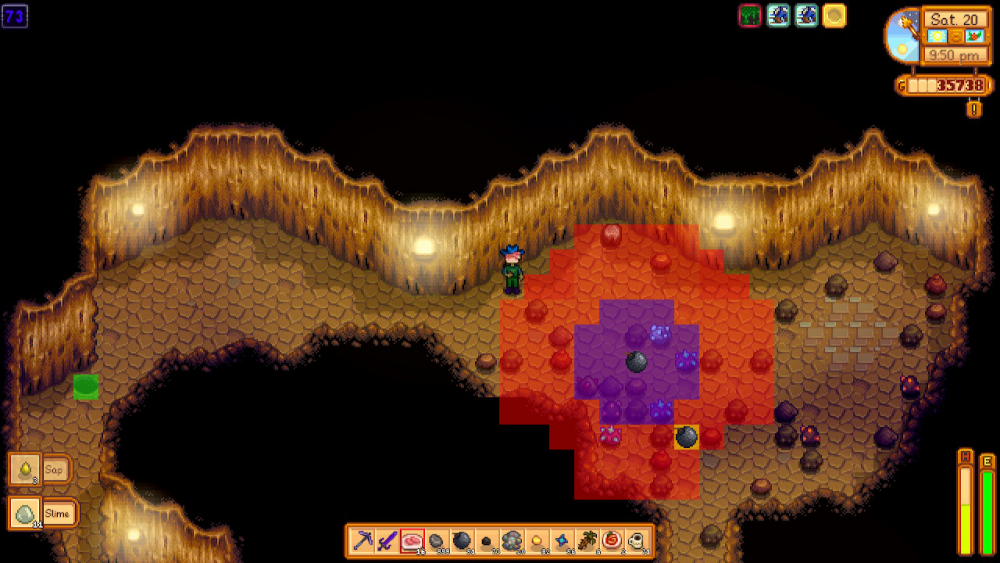
Task: Select the pickaxe in the hotbar
Action: pyautogui.click(x=363, y=541)
